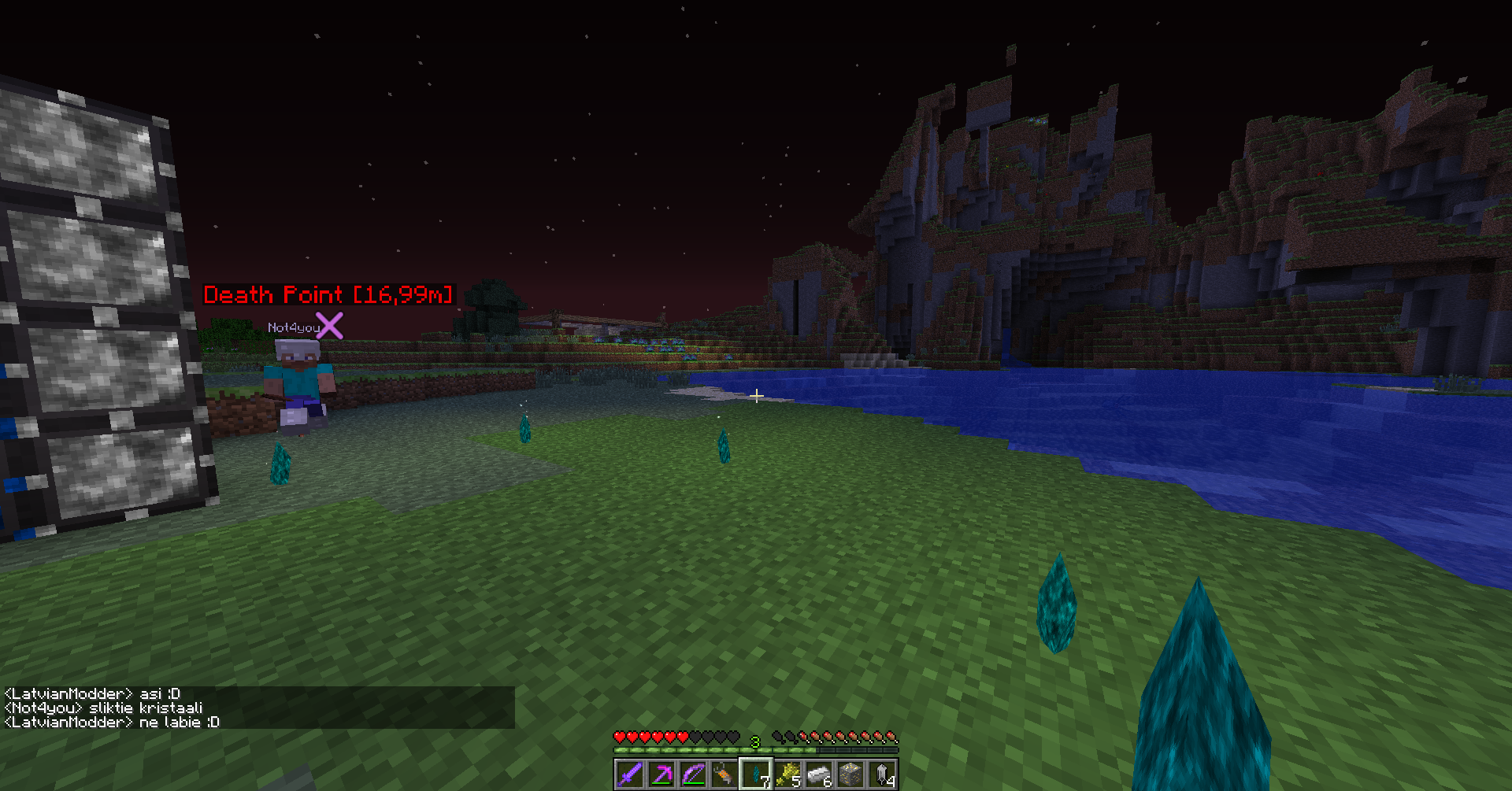Choose the enchanted pickaxe in the hotbar

coord(661,774)
